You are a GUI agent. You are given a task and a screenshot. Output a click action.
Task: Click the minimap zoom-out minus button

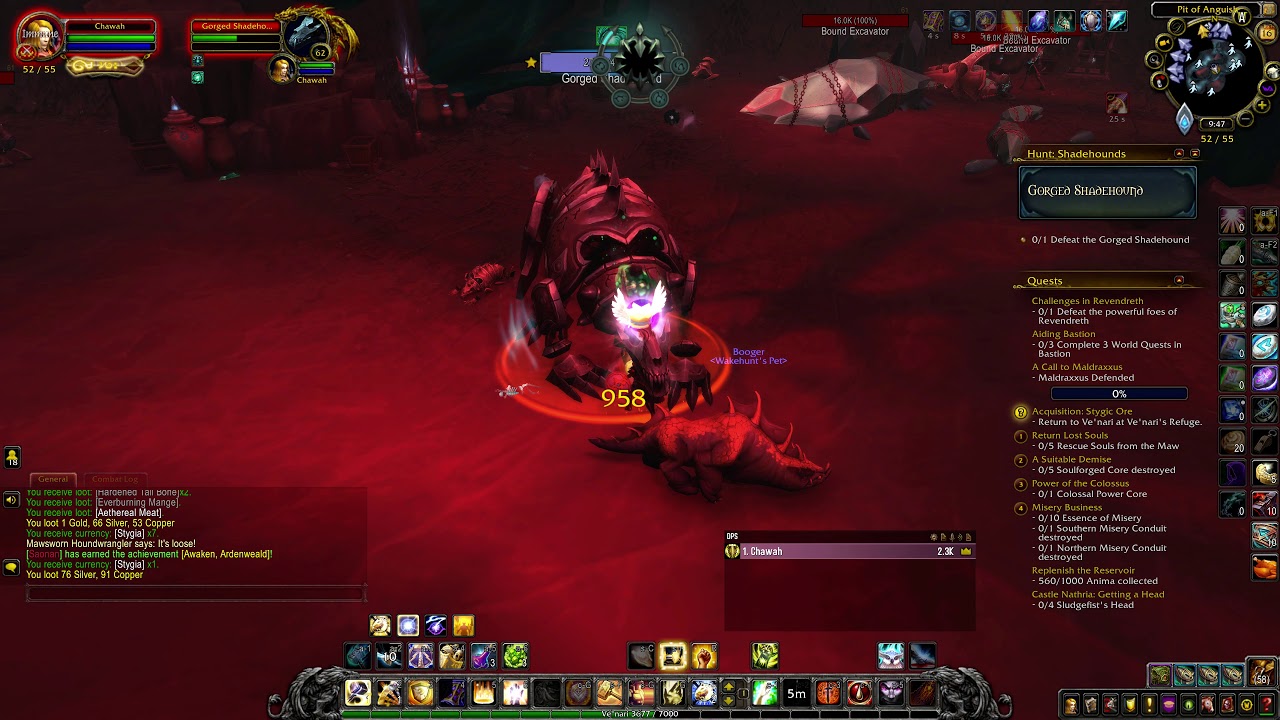[1245, 120]
